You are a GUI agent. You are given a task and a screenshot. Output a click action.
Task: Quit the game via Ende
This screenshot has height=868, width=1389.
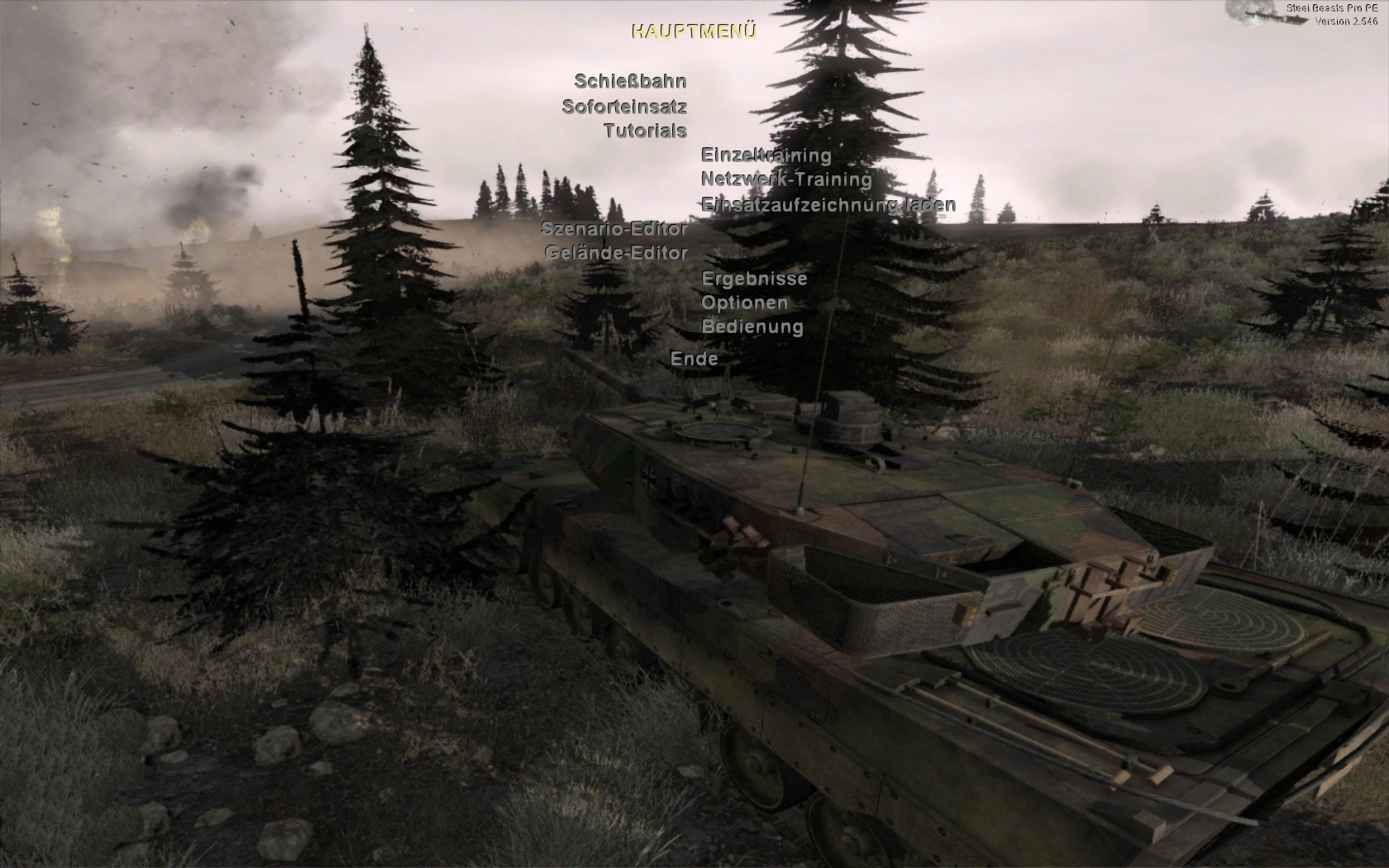tap(694, 359)
